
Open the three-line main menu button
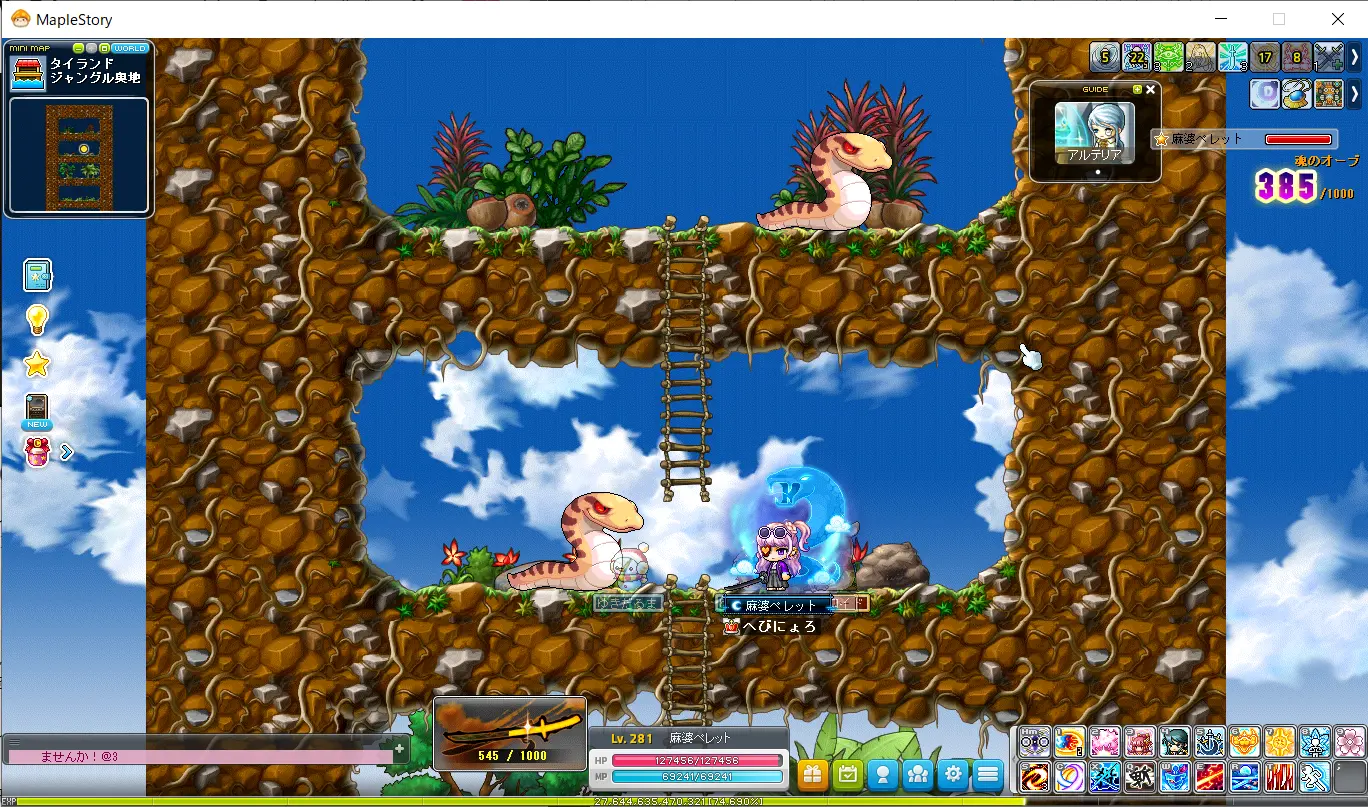[x=988, y=774]
